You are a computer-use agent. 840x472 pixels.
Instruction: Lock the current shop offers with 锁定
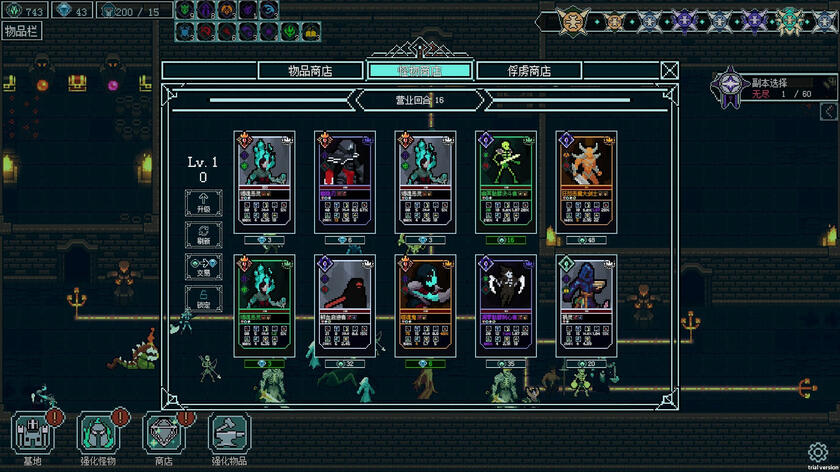click(203, 298)
